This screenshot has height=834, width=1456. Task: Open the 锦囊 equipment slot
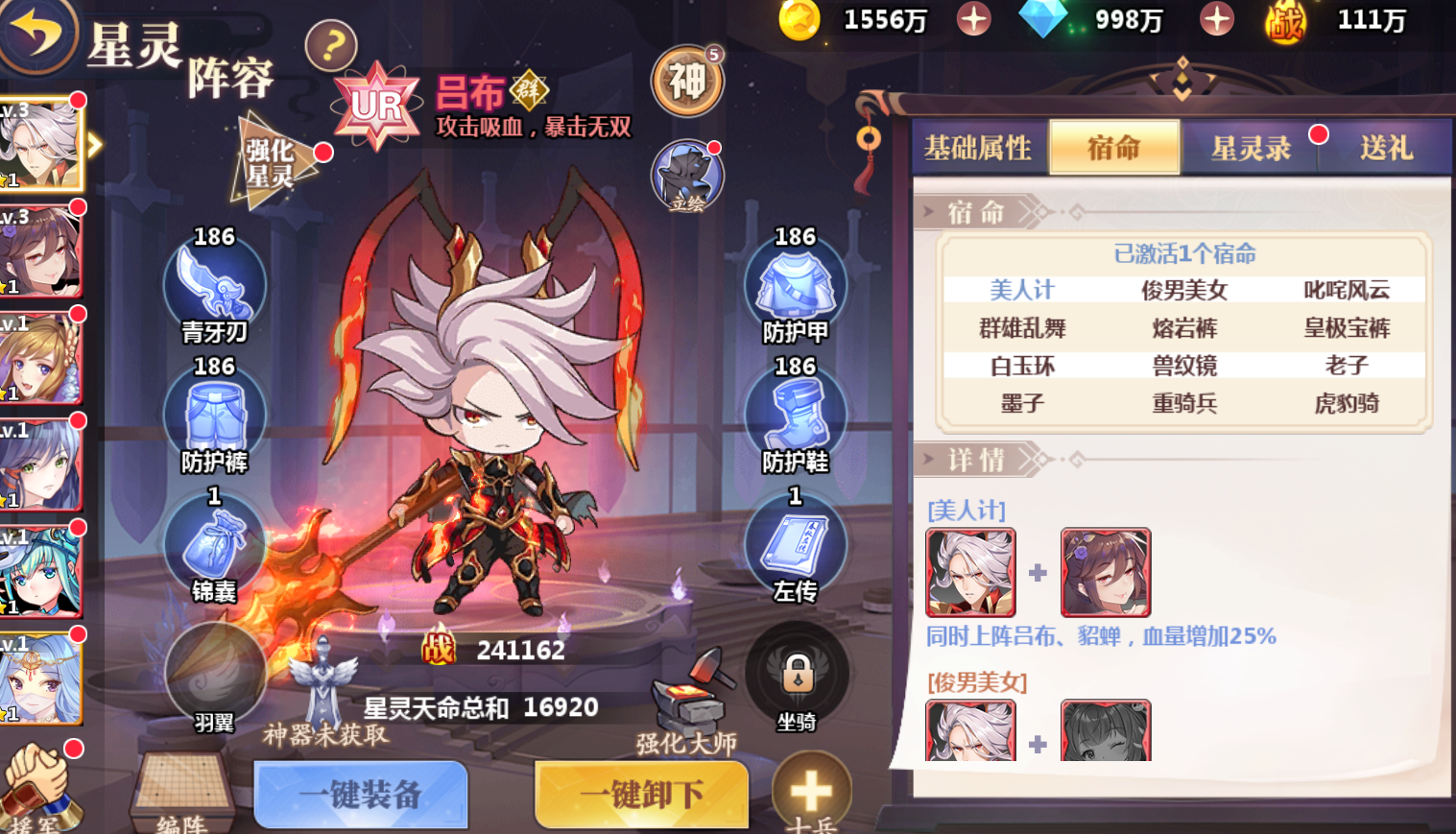215,544
